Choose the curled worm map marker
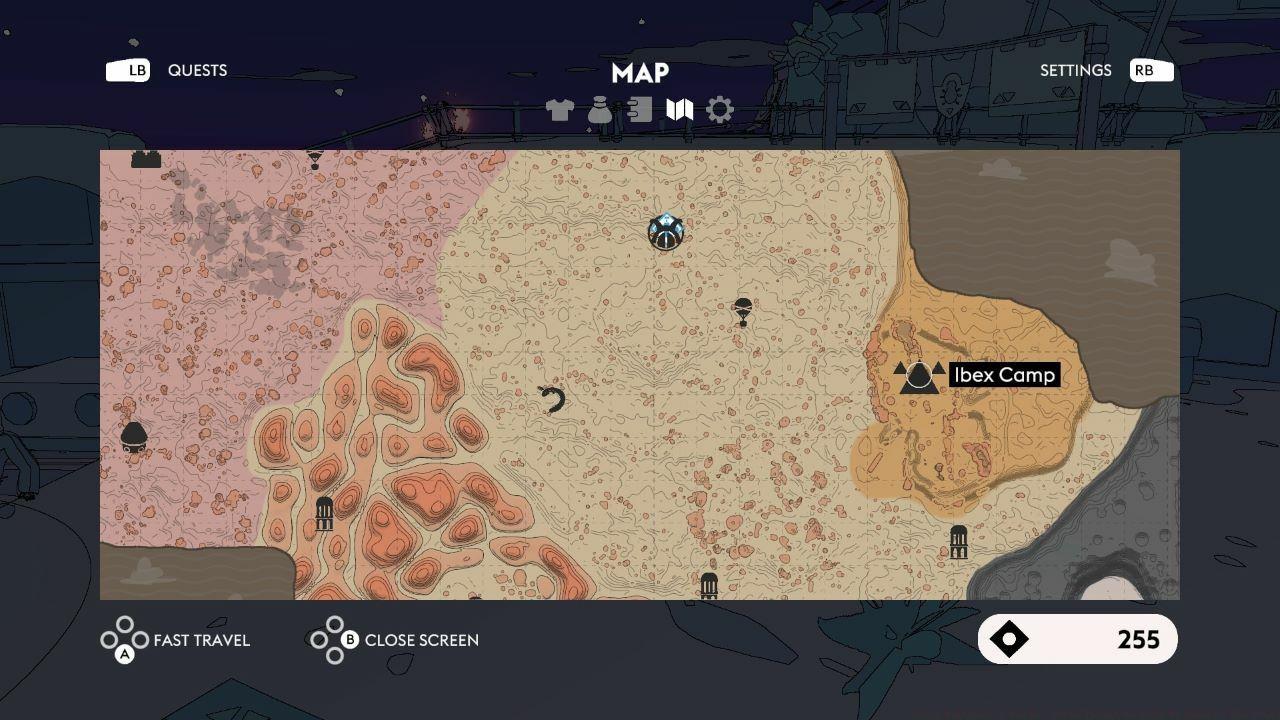The image size is (1280, 720). (x=552, y=400)
